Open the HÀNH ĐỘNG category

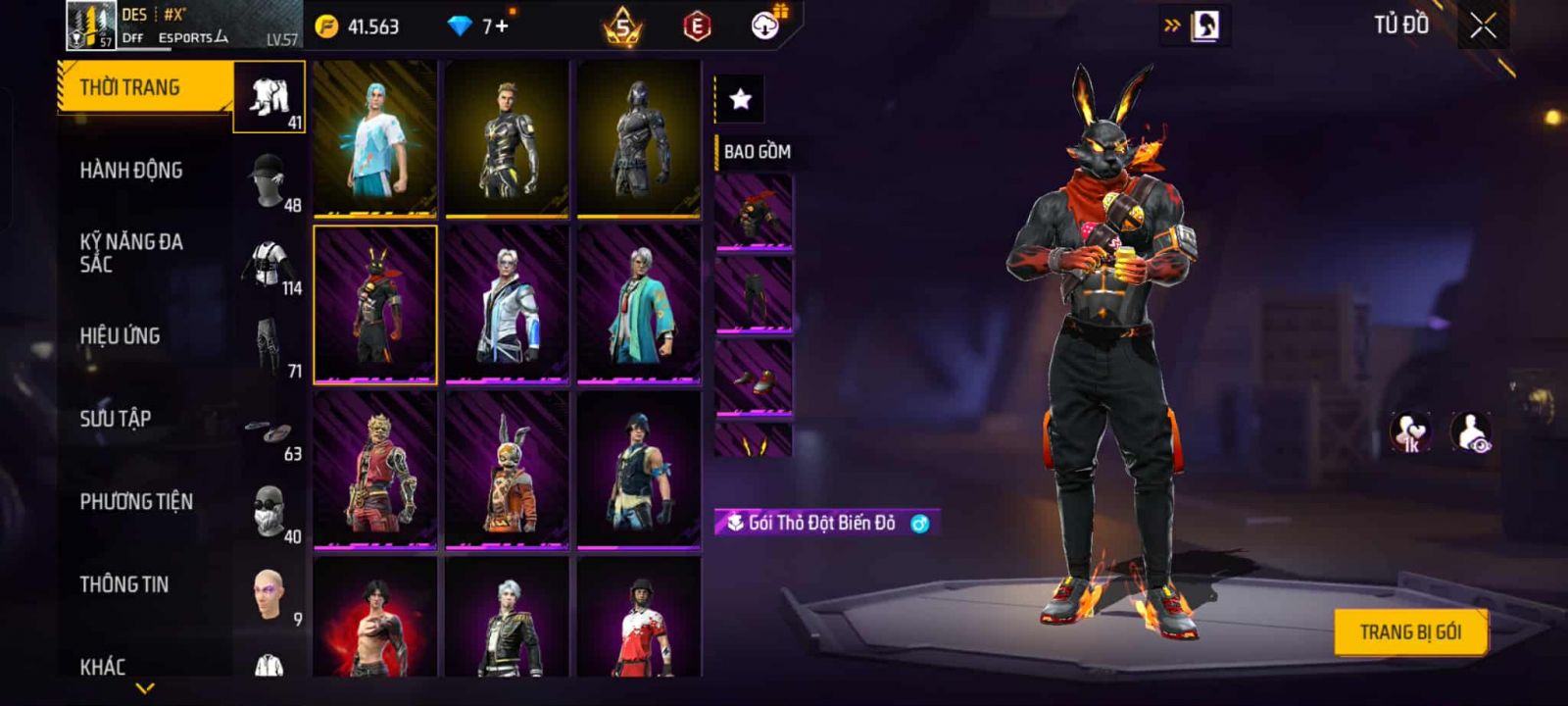tap(131, 171)
